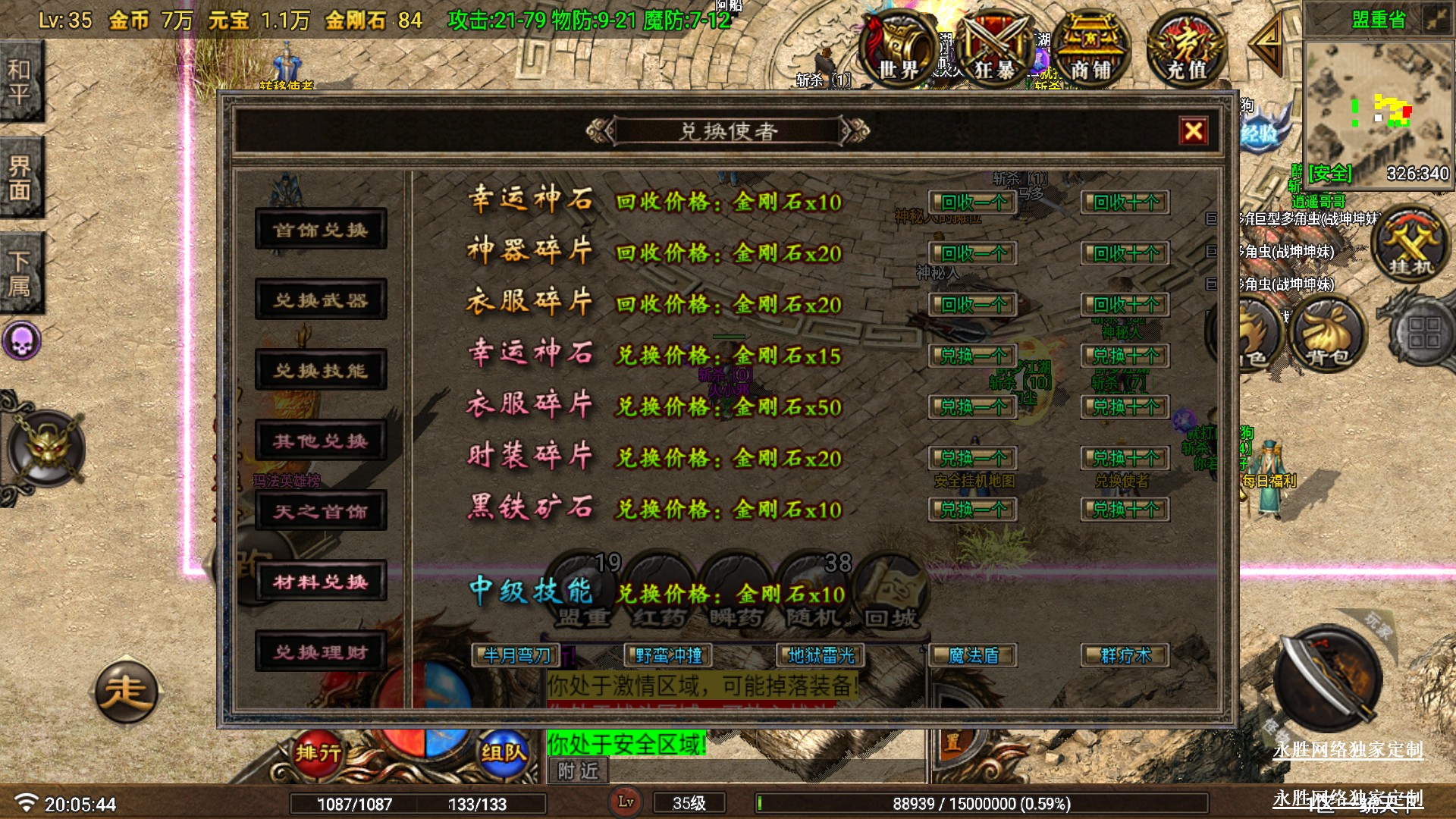Image resolution: width=1456 pixels, height=819 pixels.
Task: Exchange ten 时装碎片
Action: tap(1125, 458)
